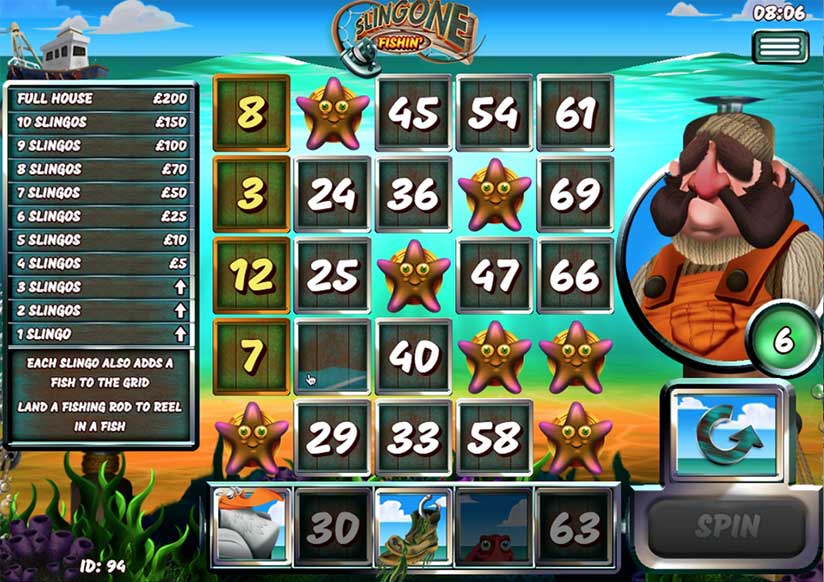Click the Full House £200 paytable row
This screenshot has height=582, width=824.
coord(99,99)
